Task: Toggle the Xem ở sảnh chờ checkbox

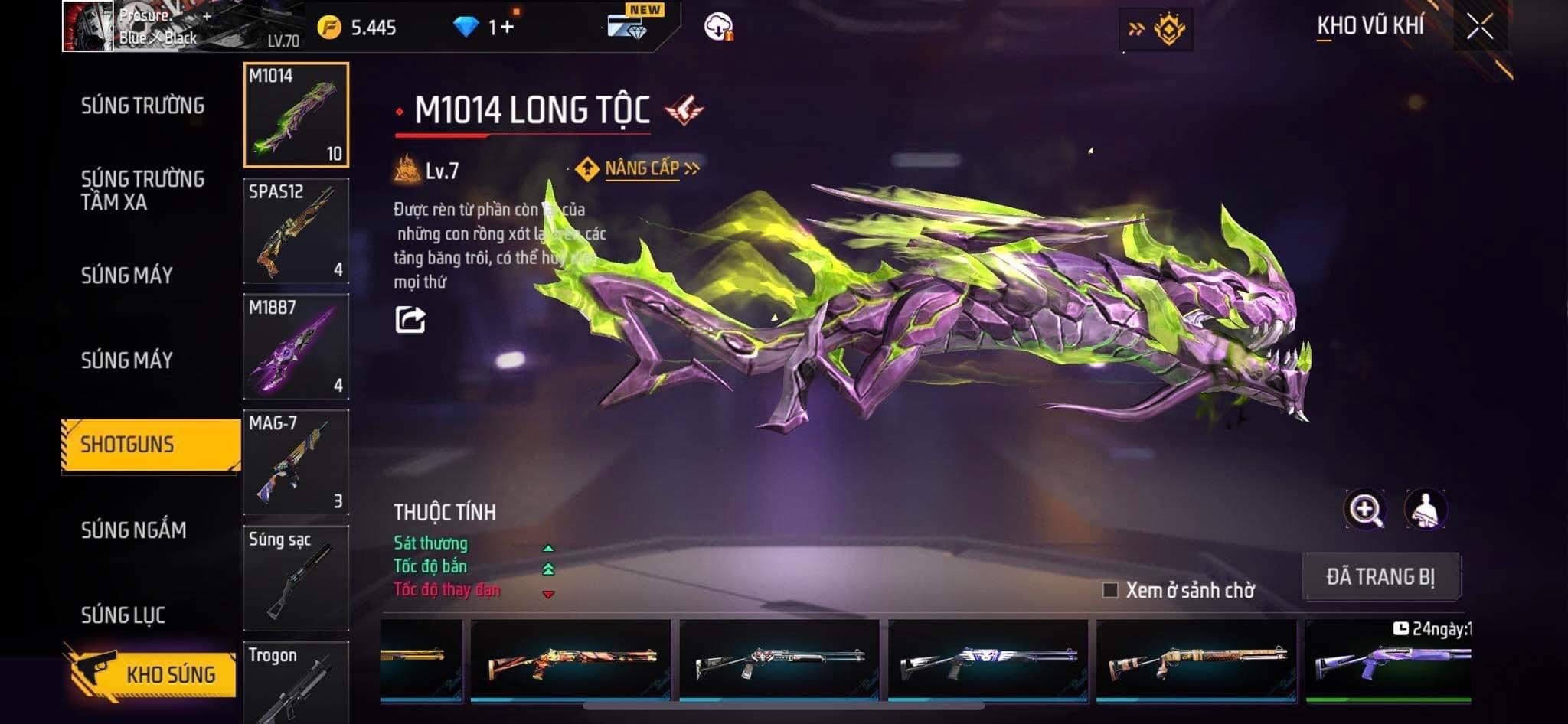Action: click(x=1110, y=590)
